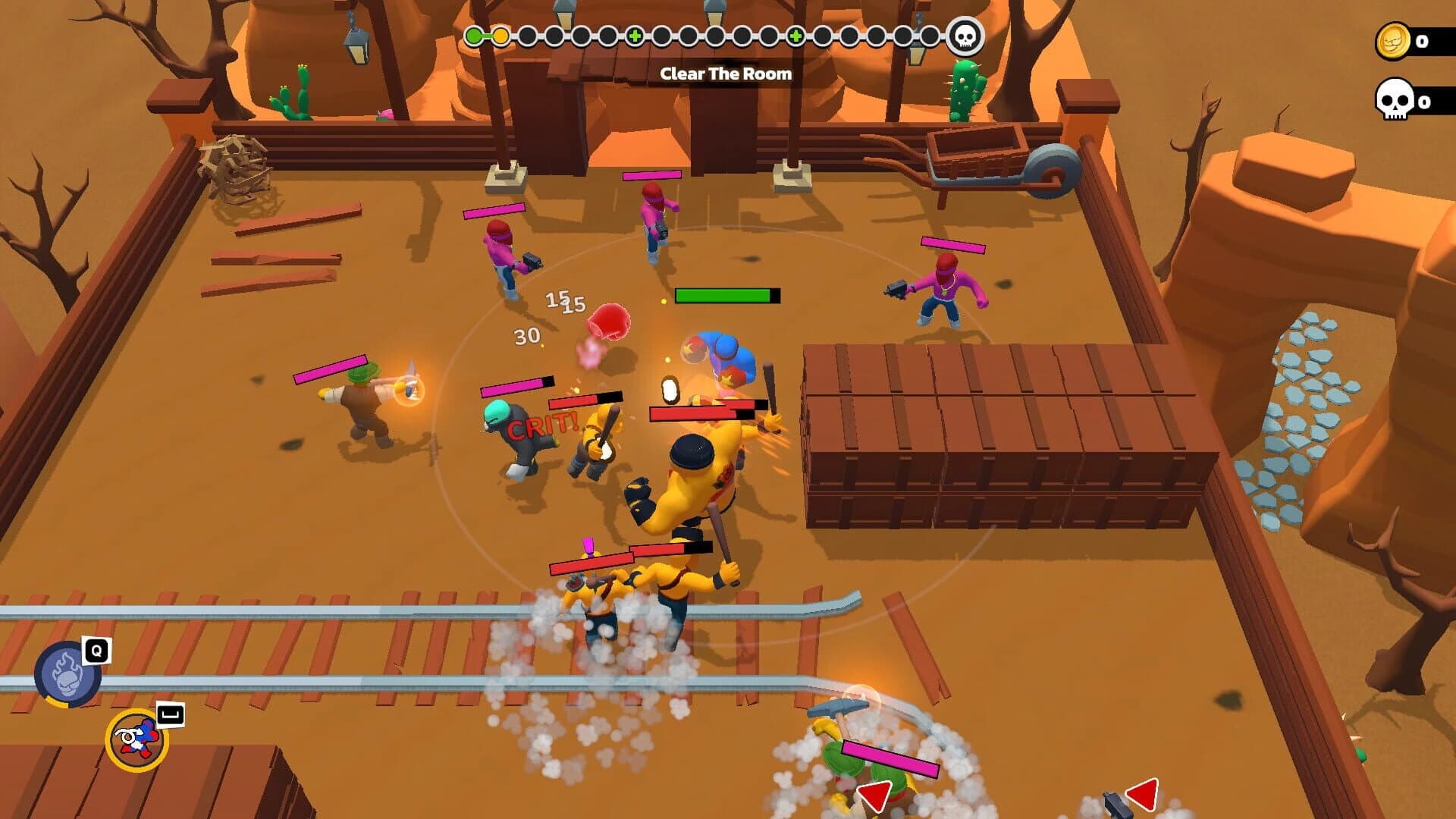The image size is (1456, 819).
Task: Click the spacebar keybind label near ability ring
Action: [171, 715]
